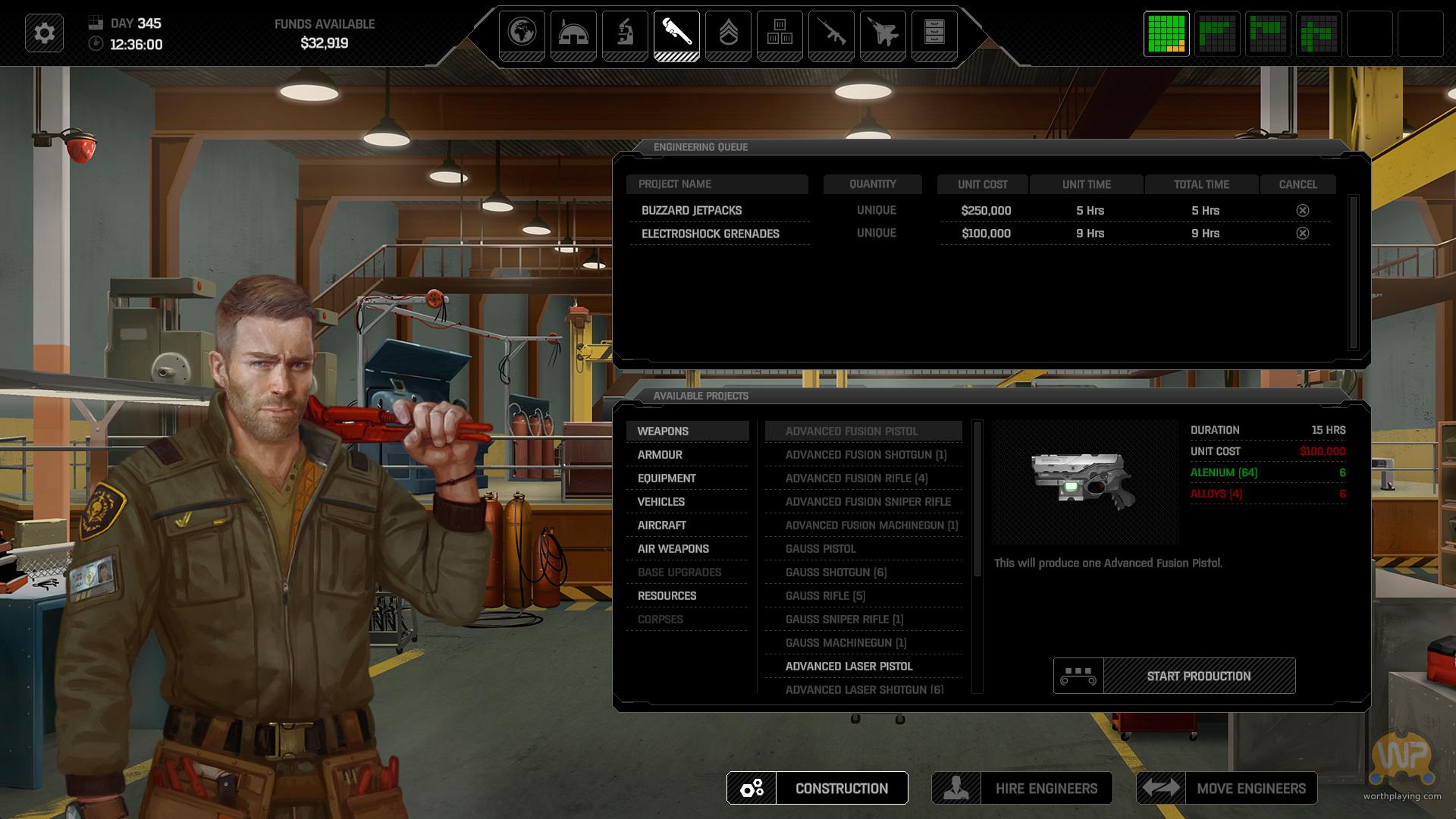The height and width of the screenshot is (819, 1456).
Task: Pick Gauss Rifle from project list
Action: tap(825, 595)
